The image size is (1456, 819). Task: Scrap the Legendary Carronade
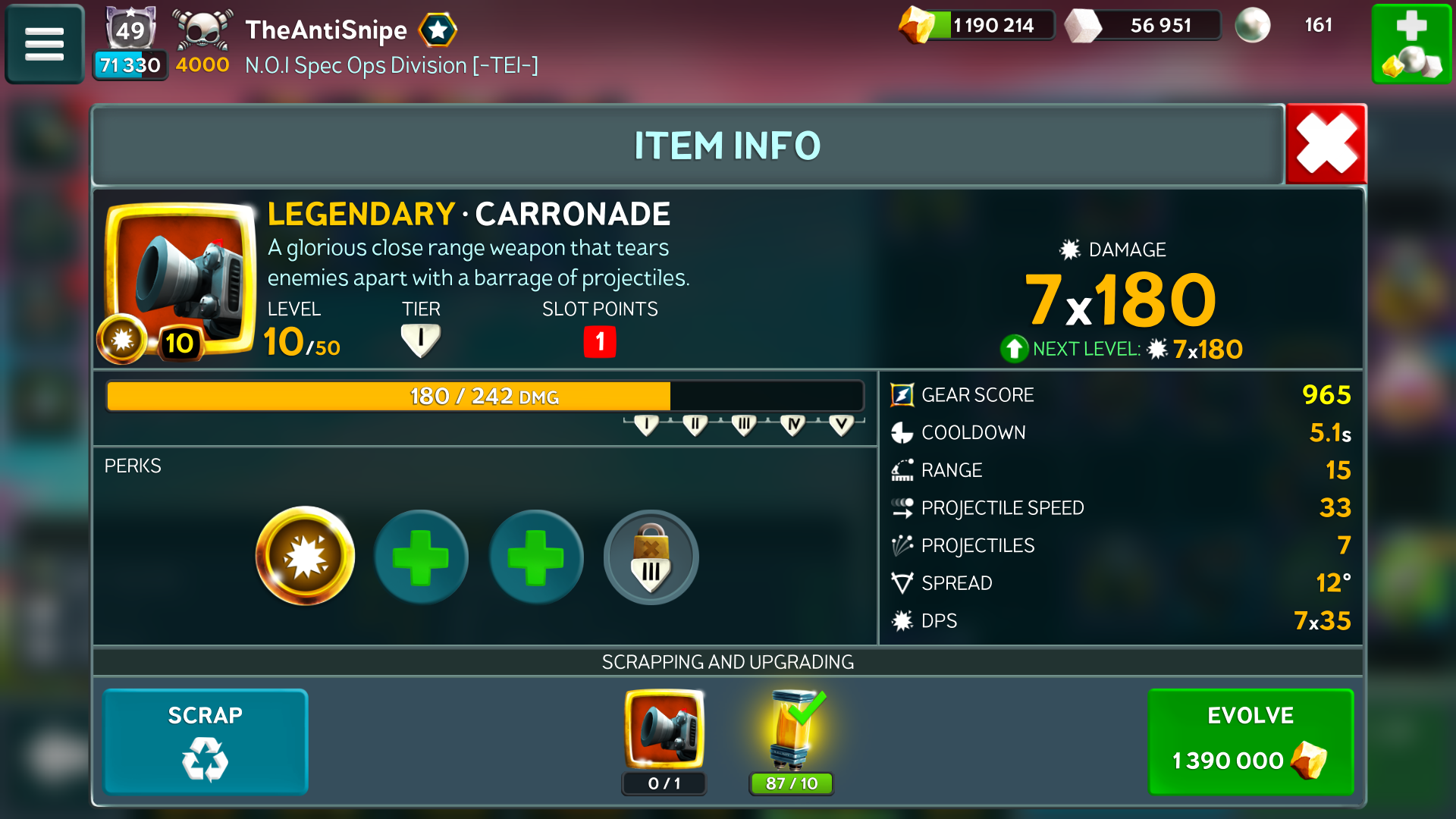205,741
